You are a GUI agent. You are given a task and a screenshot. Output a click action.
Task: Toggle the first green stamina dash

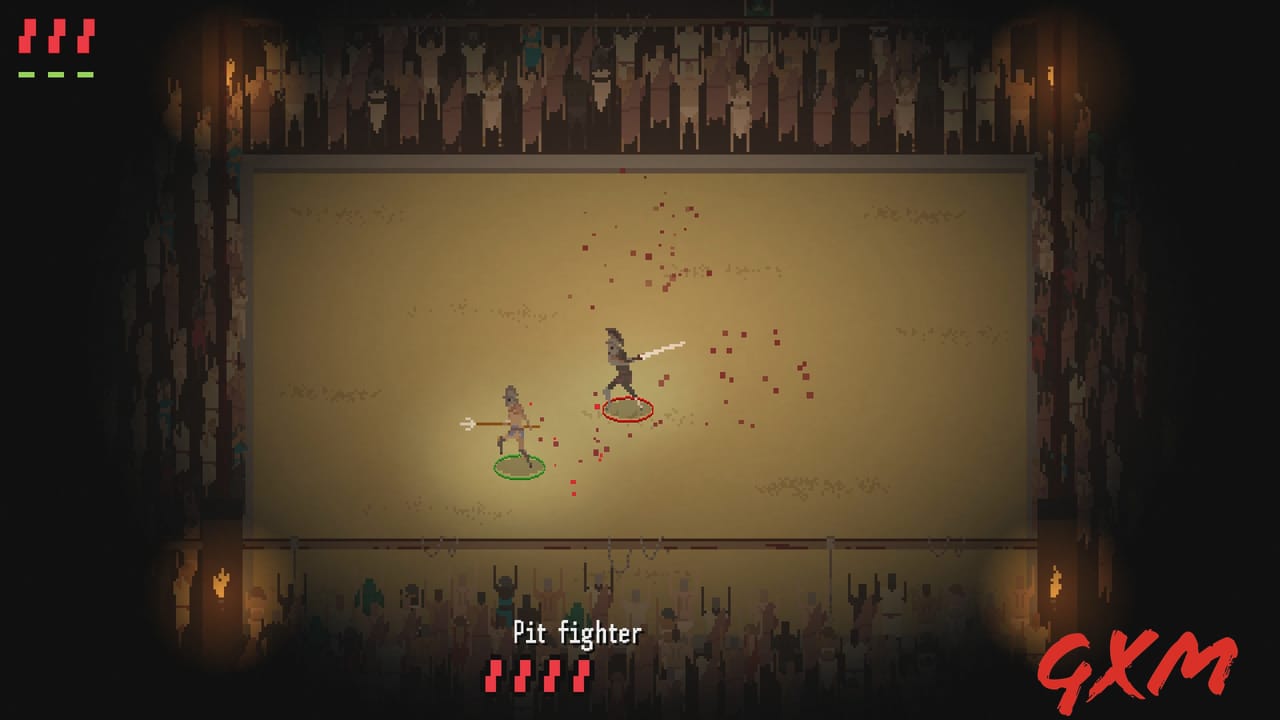tap(26, 74)
